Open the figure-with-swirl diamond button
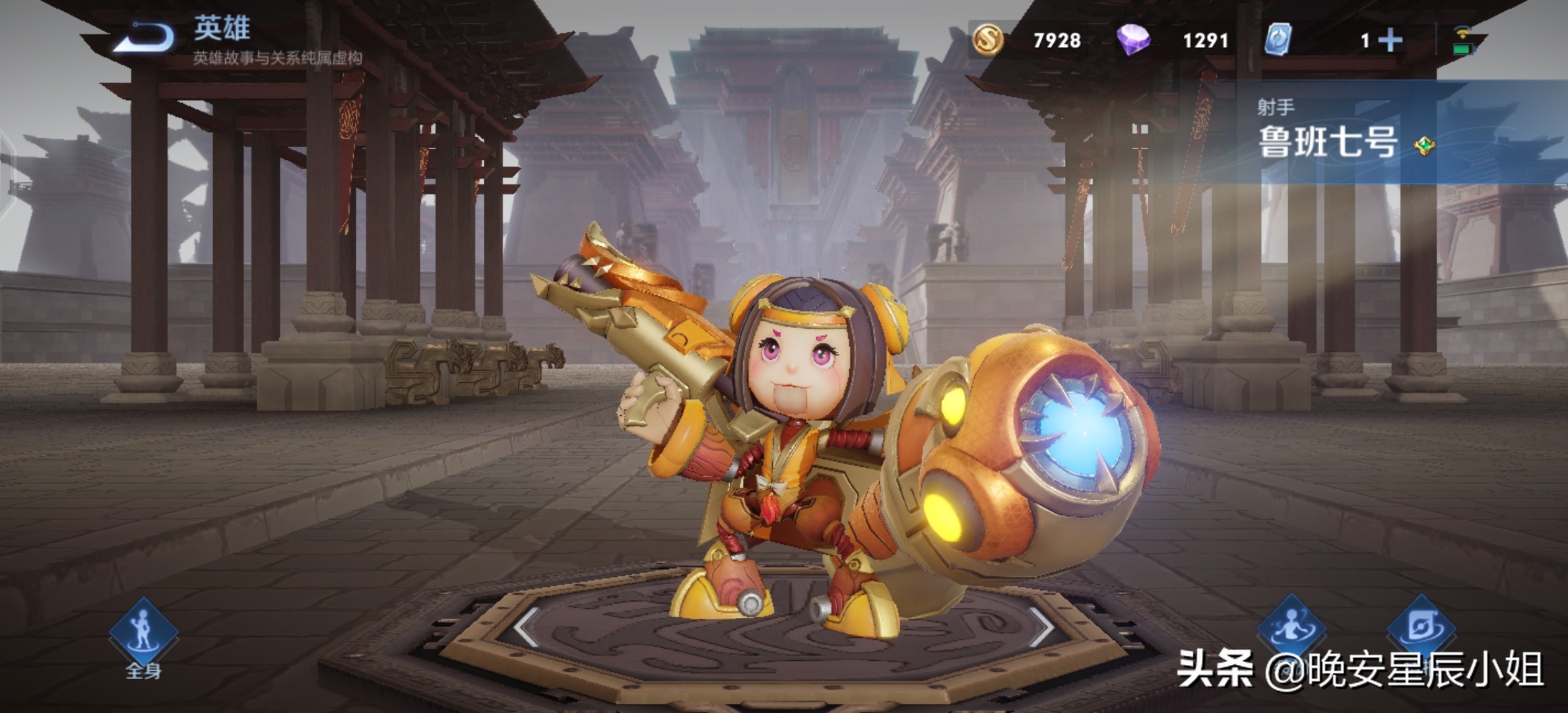Screen dimensions: 1568x713 (x=1291, y=627)
